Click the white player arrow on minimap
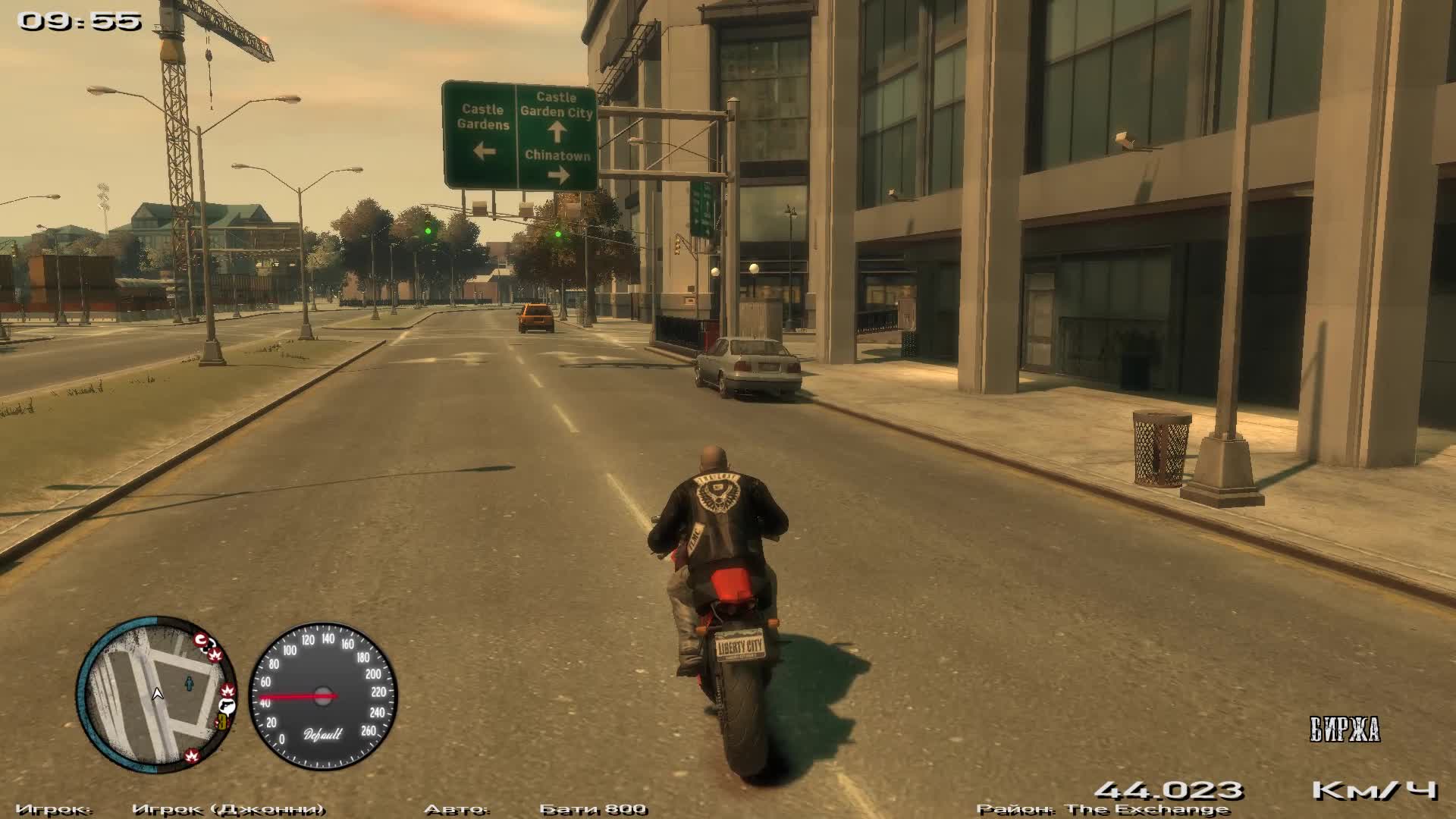Screen dimensions: 1456x819 click(x=158, y=693)
